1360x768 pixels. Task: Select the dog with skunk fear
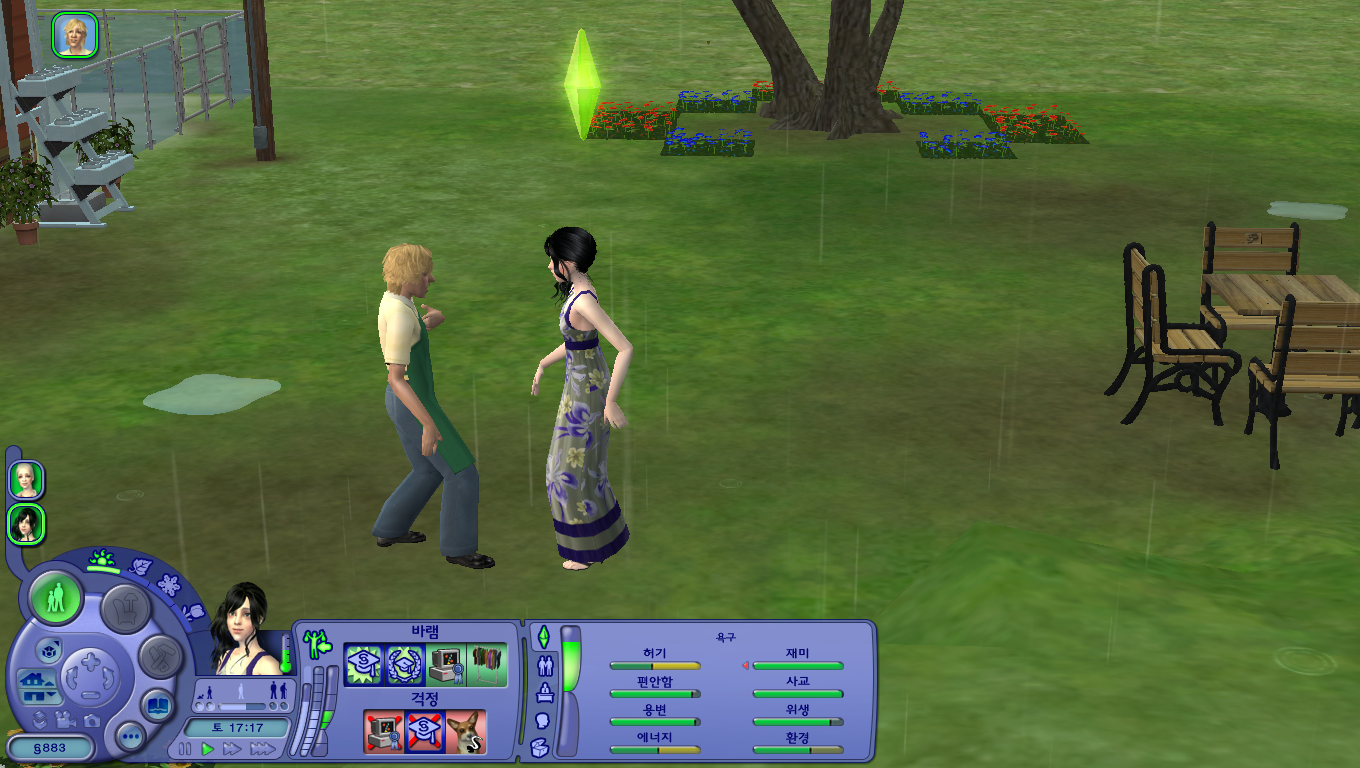click(466, 732)
